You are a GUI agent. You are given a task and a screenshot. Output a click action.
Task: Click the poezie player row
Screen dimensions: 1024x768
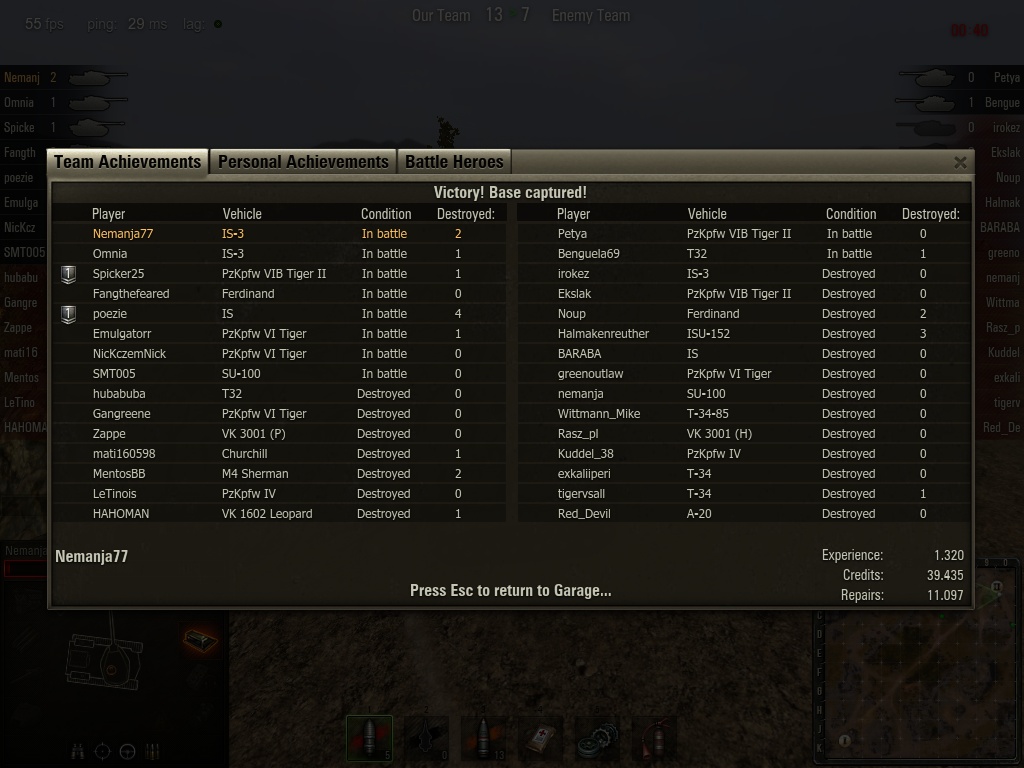(x=110, y=314)
